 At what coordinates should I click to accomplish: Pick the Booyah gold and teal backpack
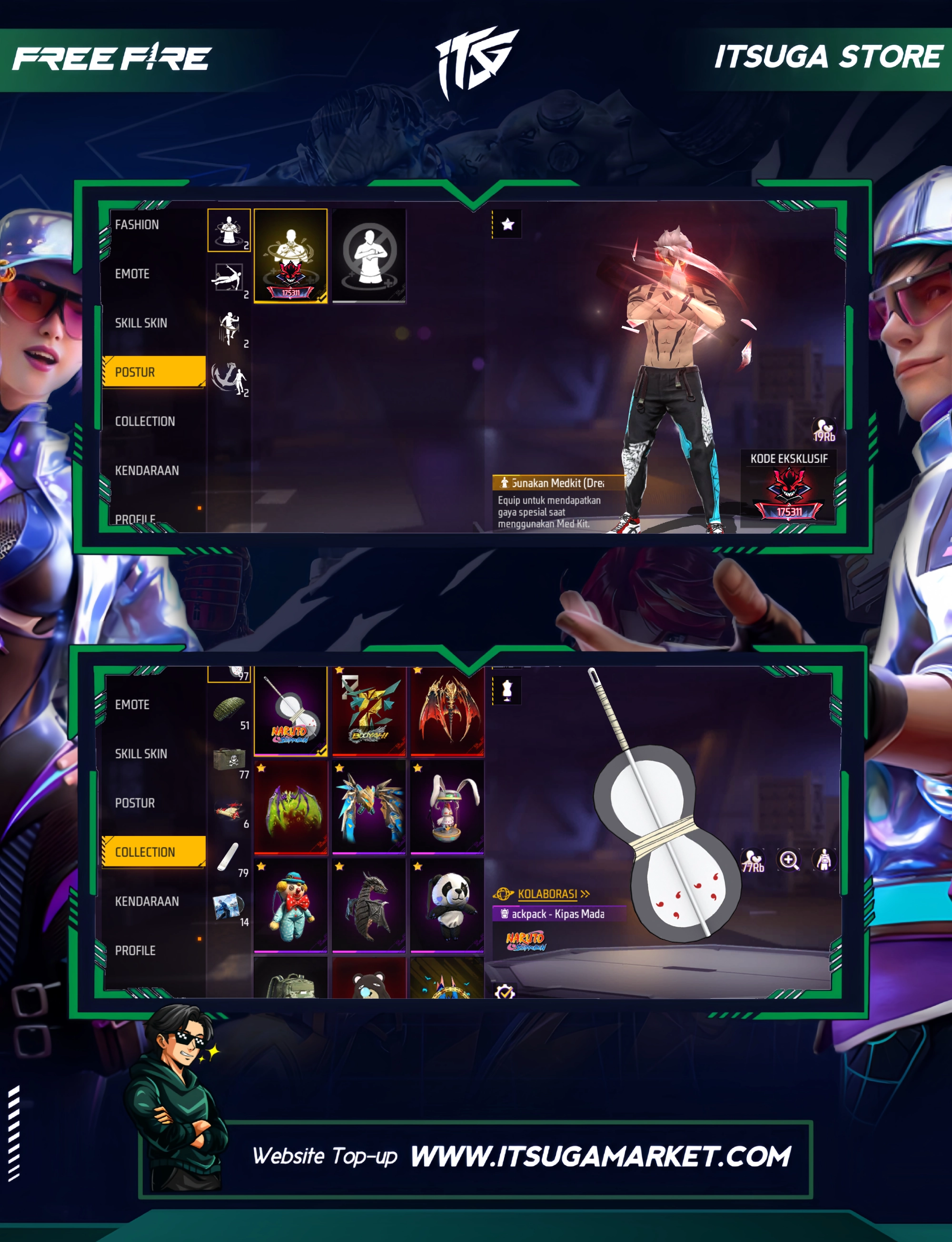coord(369,711)
